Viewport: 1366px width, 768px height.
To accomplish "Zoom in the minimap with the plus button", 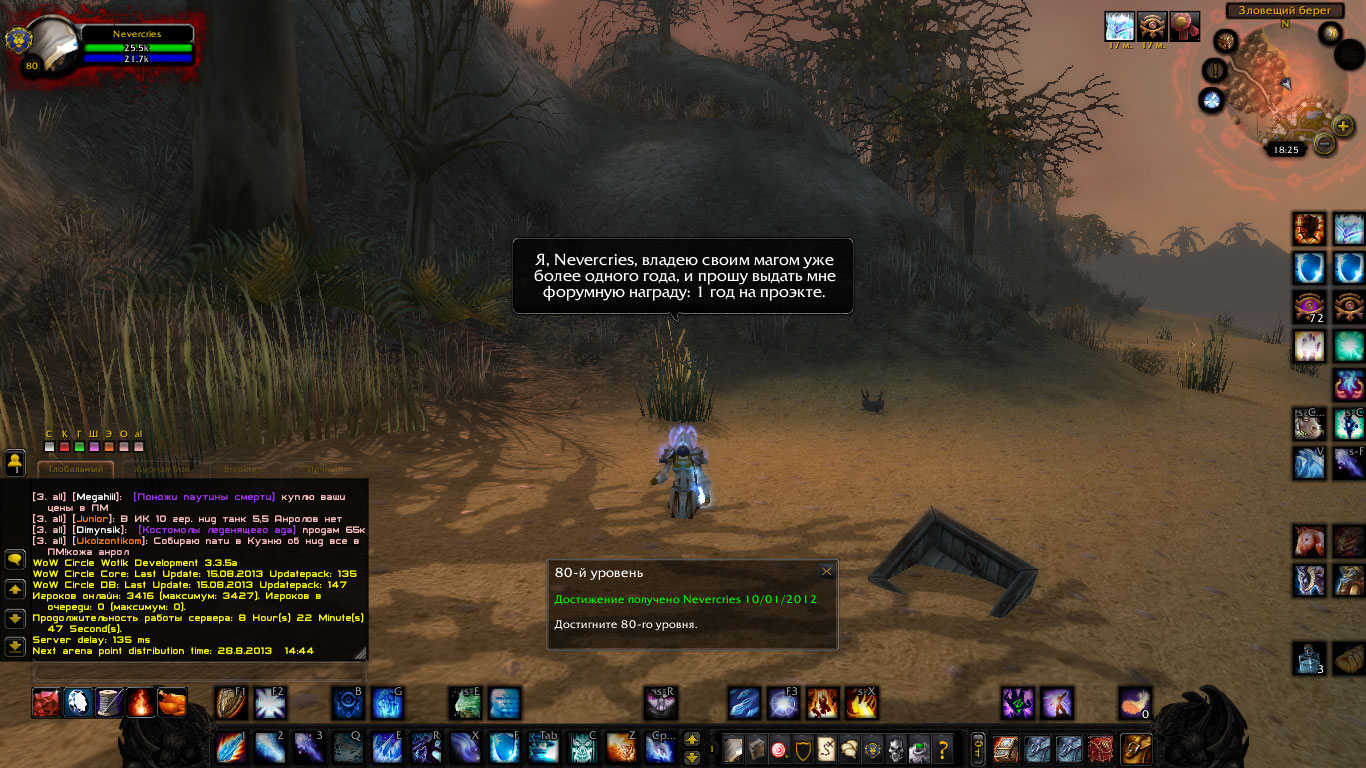I will (x=1343, y=126).
